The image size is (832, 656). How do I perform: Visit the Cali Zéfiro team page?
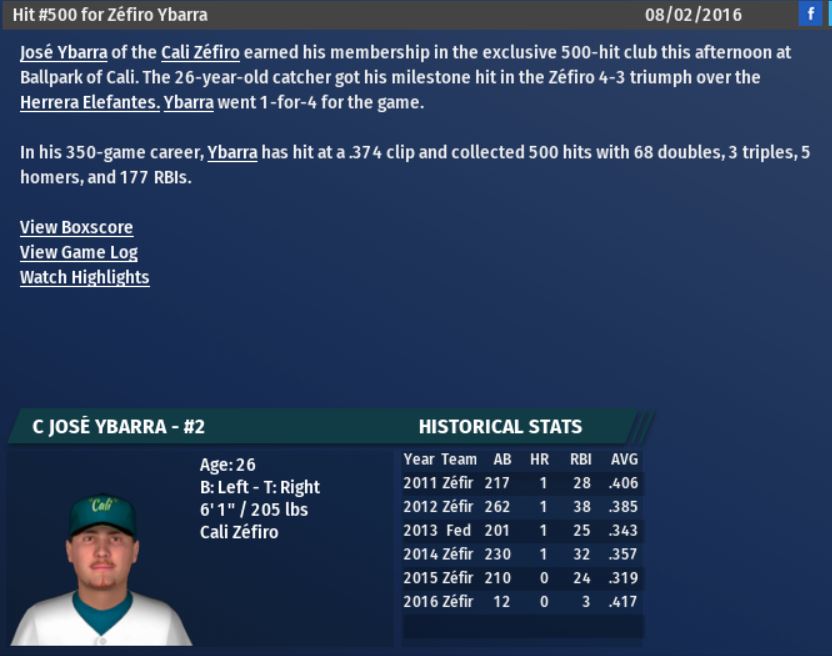(x=200, y=53)
